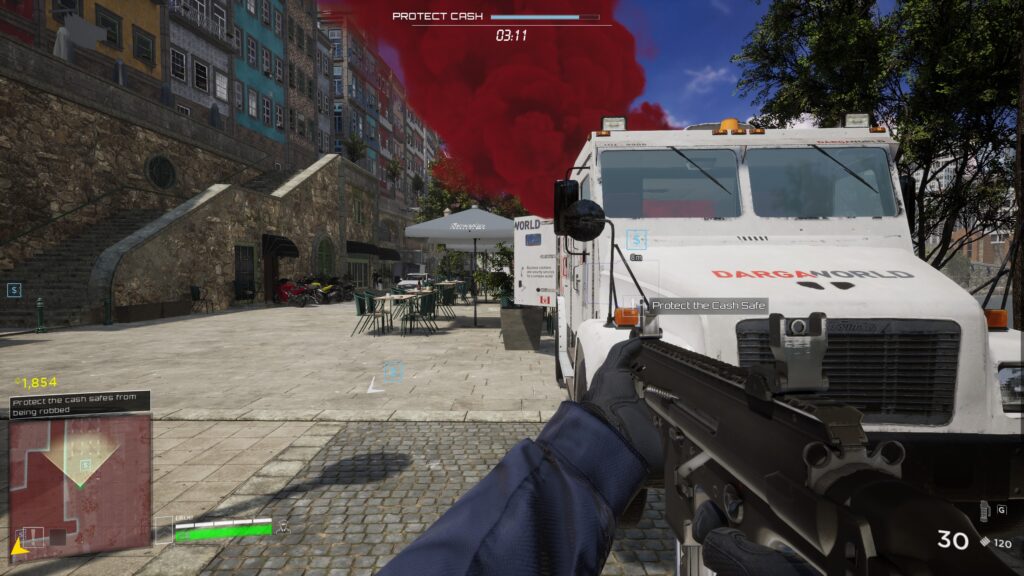
Task: Select the Protect Cash objective header
Action: [438, 16]
